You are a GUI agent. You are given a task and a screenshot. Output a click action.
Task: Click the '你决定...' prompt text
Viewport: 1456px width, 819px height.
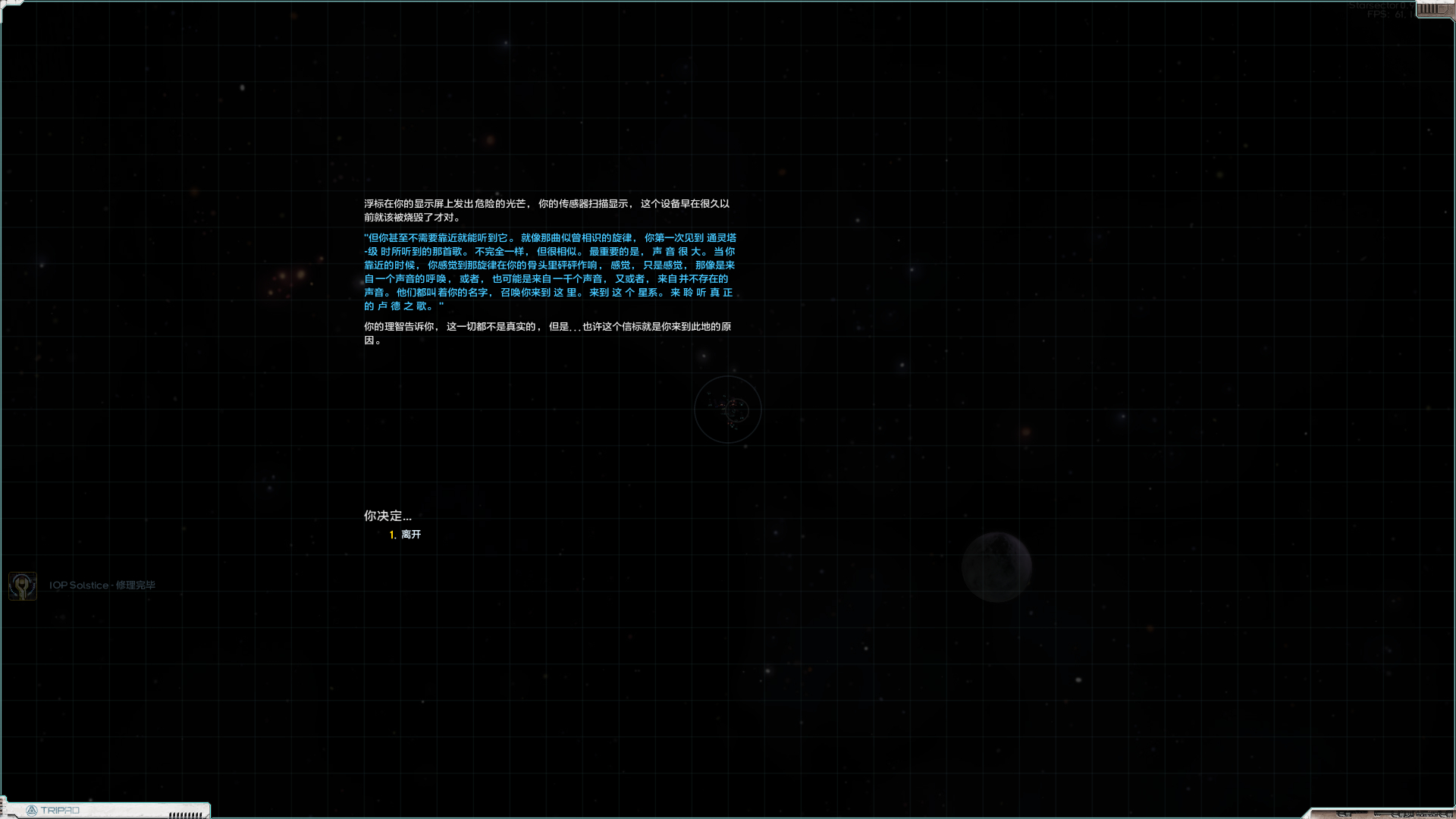[x=386, y=516]
